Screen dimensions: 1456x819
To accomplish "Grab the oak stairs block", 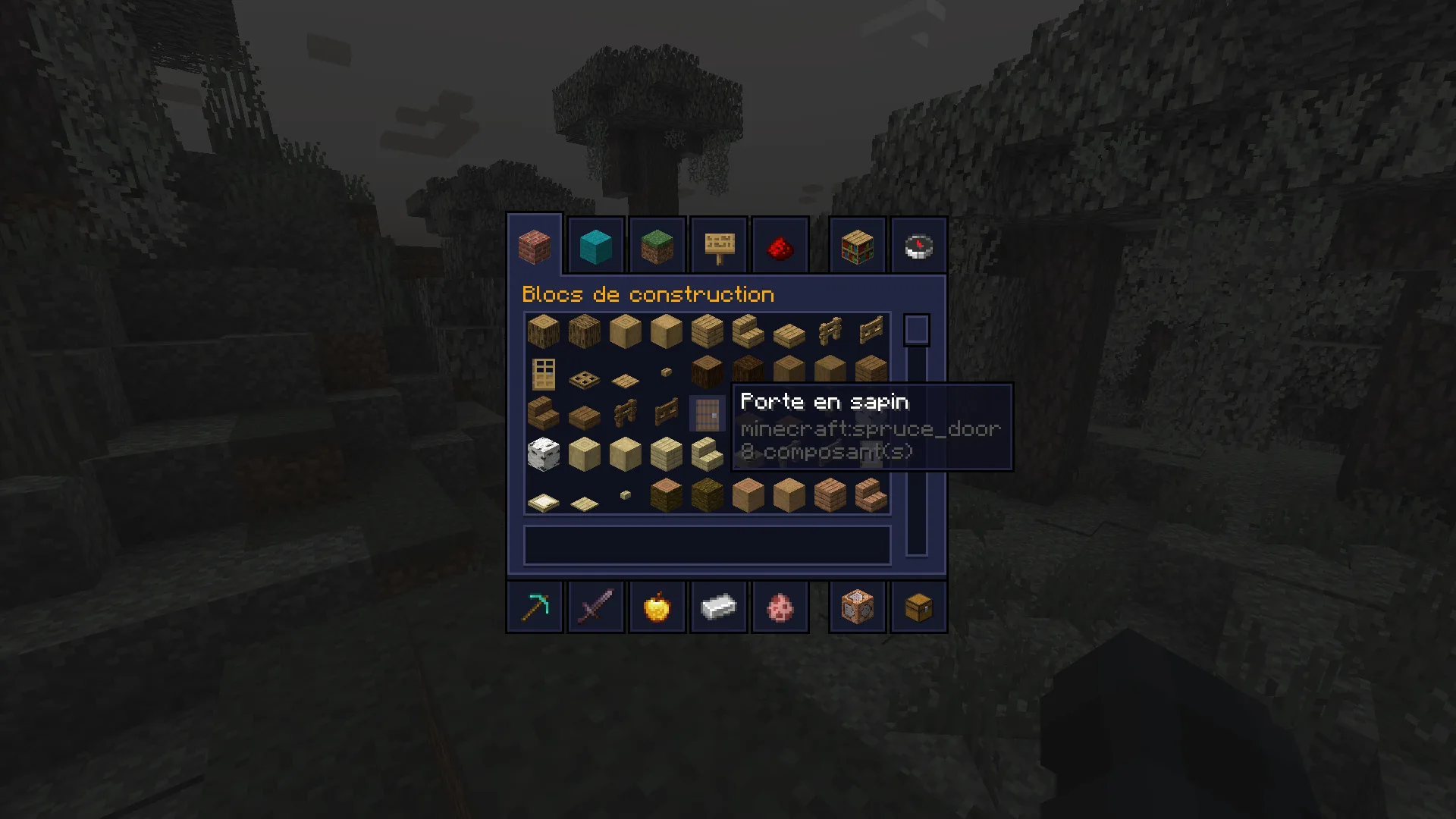I will pos(748,332).
